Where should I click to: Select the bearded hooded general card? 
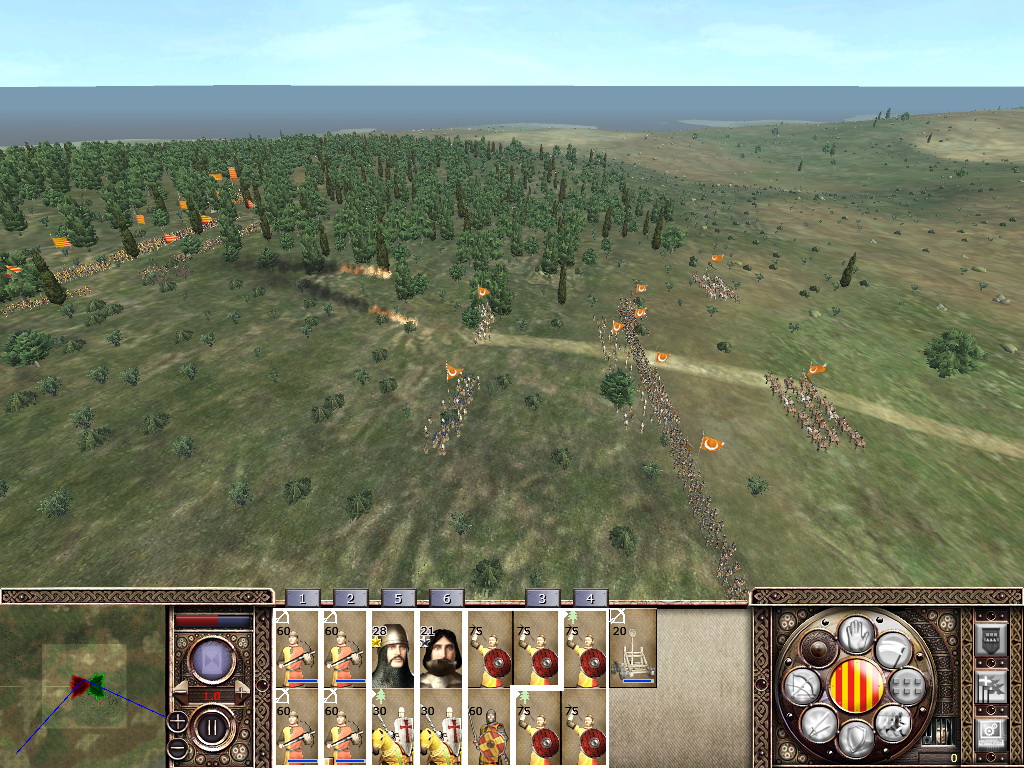[441, 648]
